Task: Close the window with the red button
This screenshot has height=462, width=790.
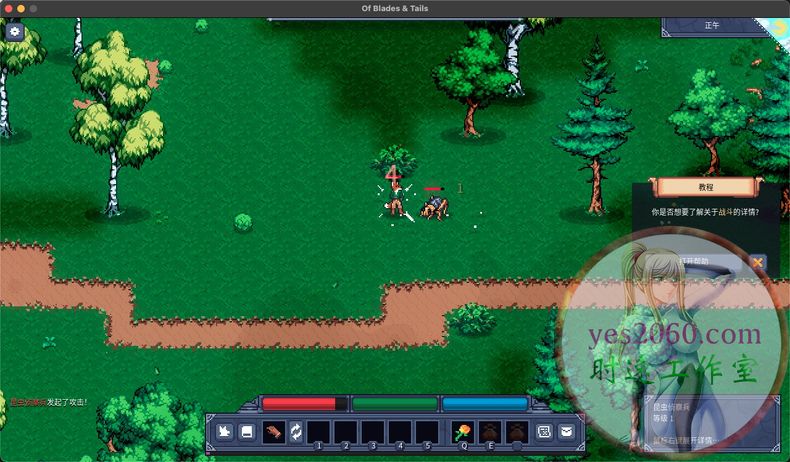Action: [x=8, y=8]
